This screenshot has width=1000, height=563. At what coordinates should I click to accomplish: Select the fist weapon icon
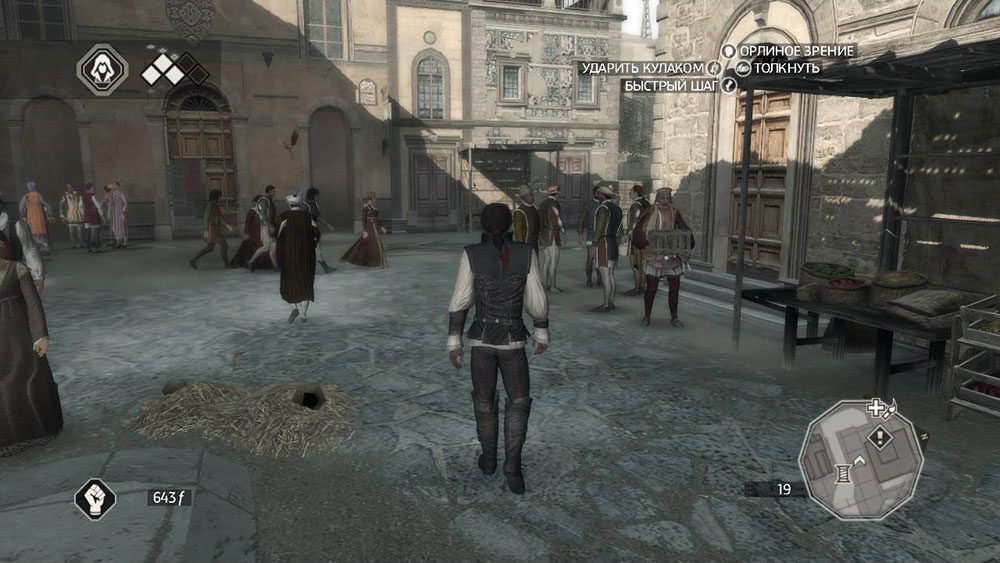95,498
